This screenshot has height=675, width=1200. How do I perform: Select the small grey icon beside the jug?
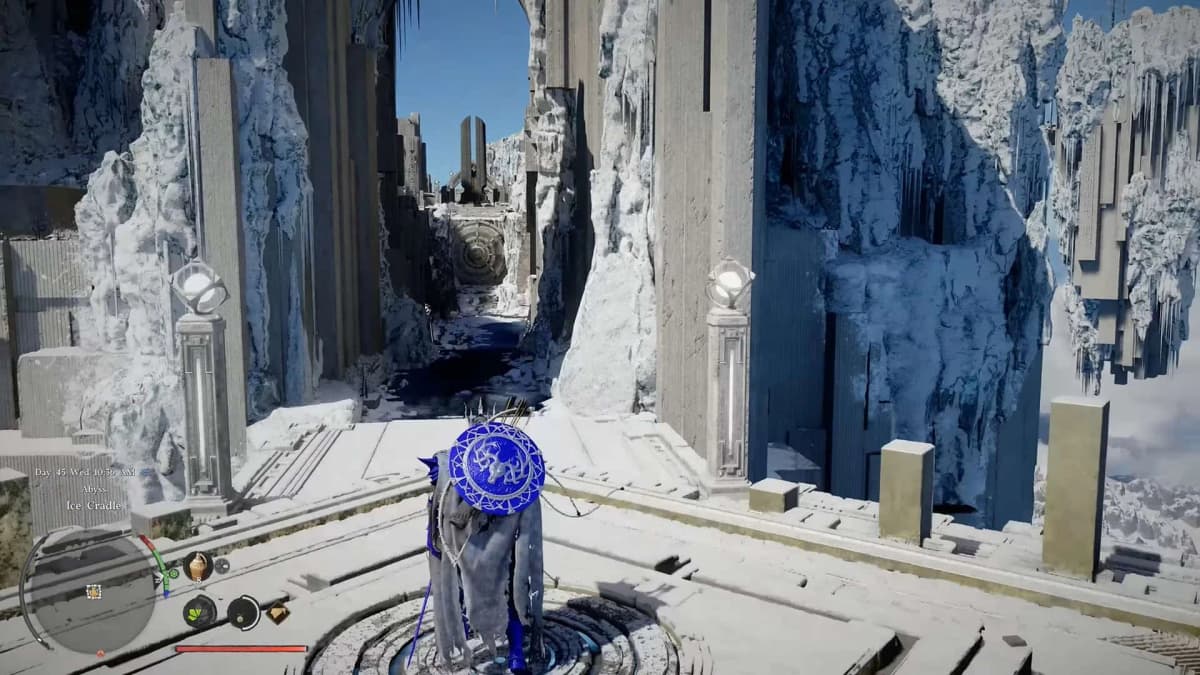(222, 565)
